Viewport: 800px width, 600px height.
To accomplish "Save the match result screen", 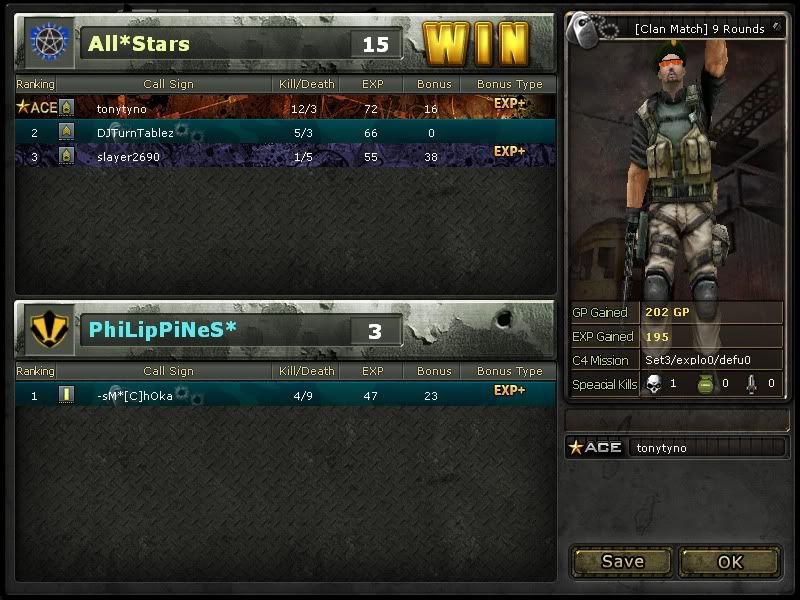I will [x=622, y=561].
